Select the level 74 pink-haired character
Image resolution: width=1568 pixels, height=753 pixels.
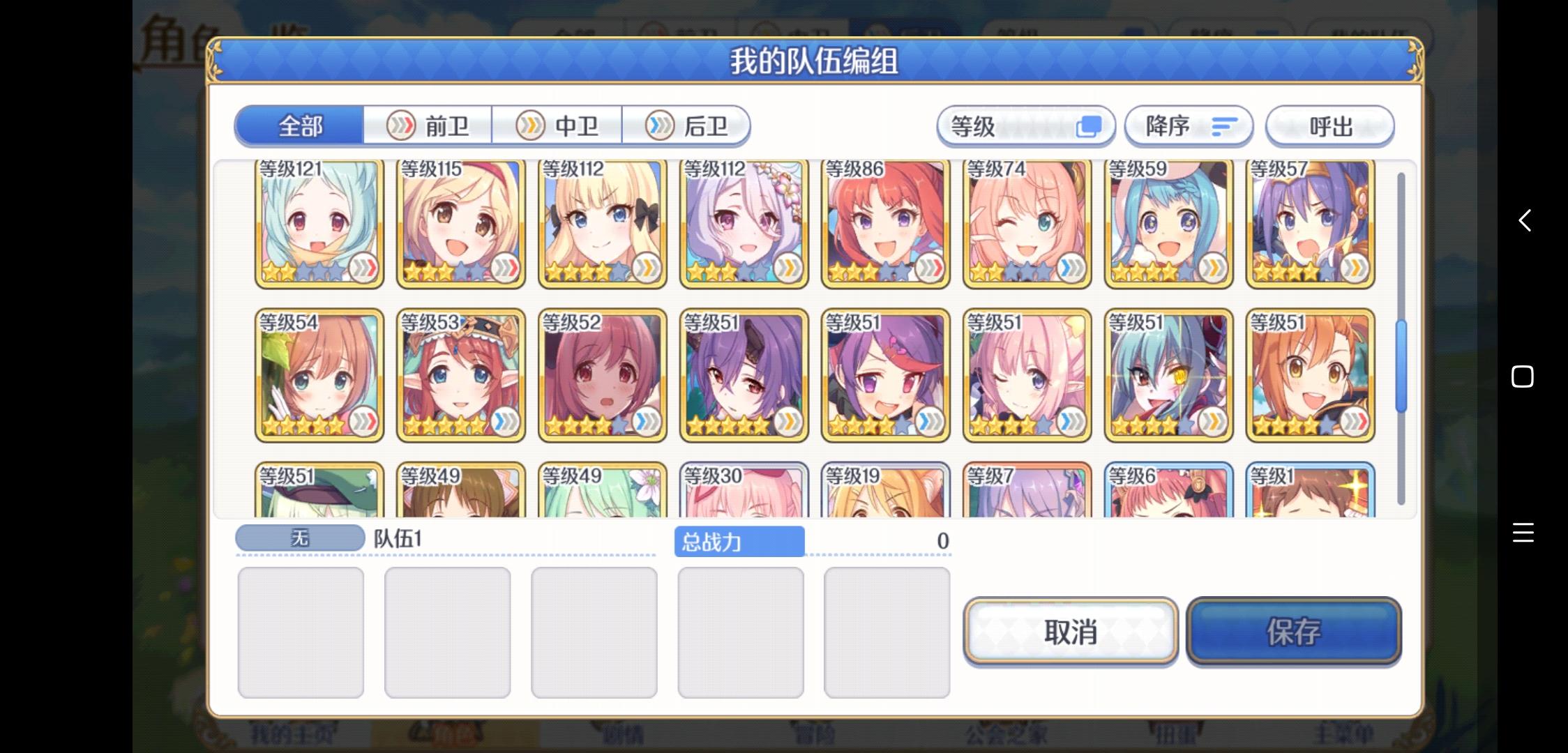(x=1025, y=223)
